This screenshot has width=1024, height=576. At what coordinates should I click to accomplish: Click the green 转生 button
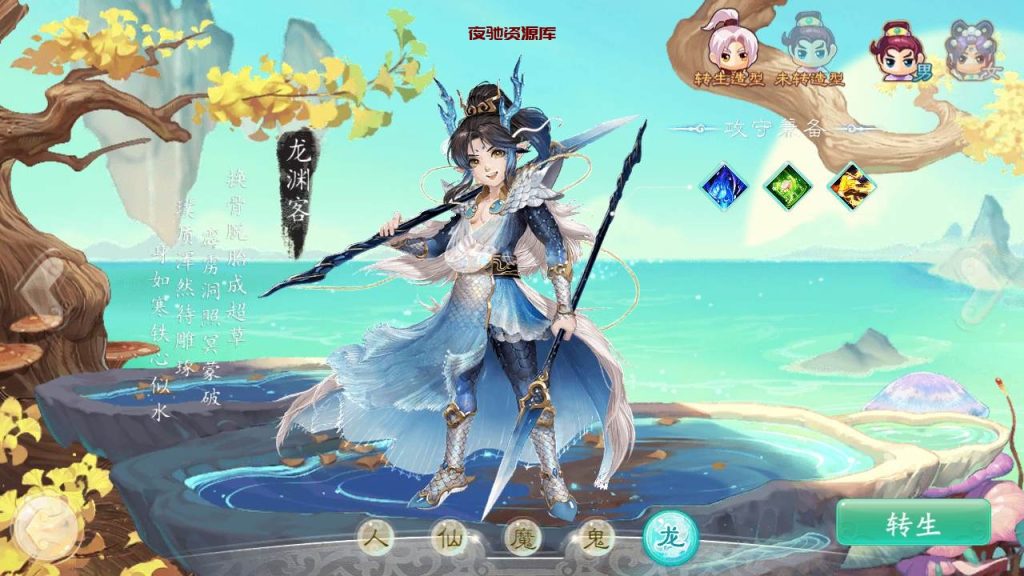pos(913,523)
